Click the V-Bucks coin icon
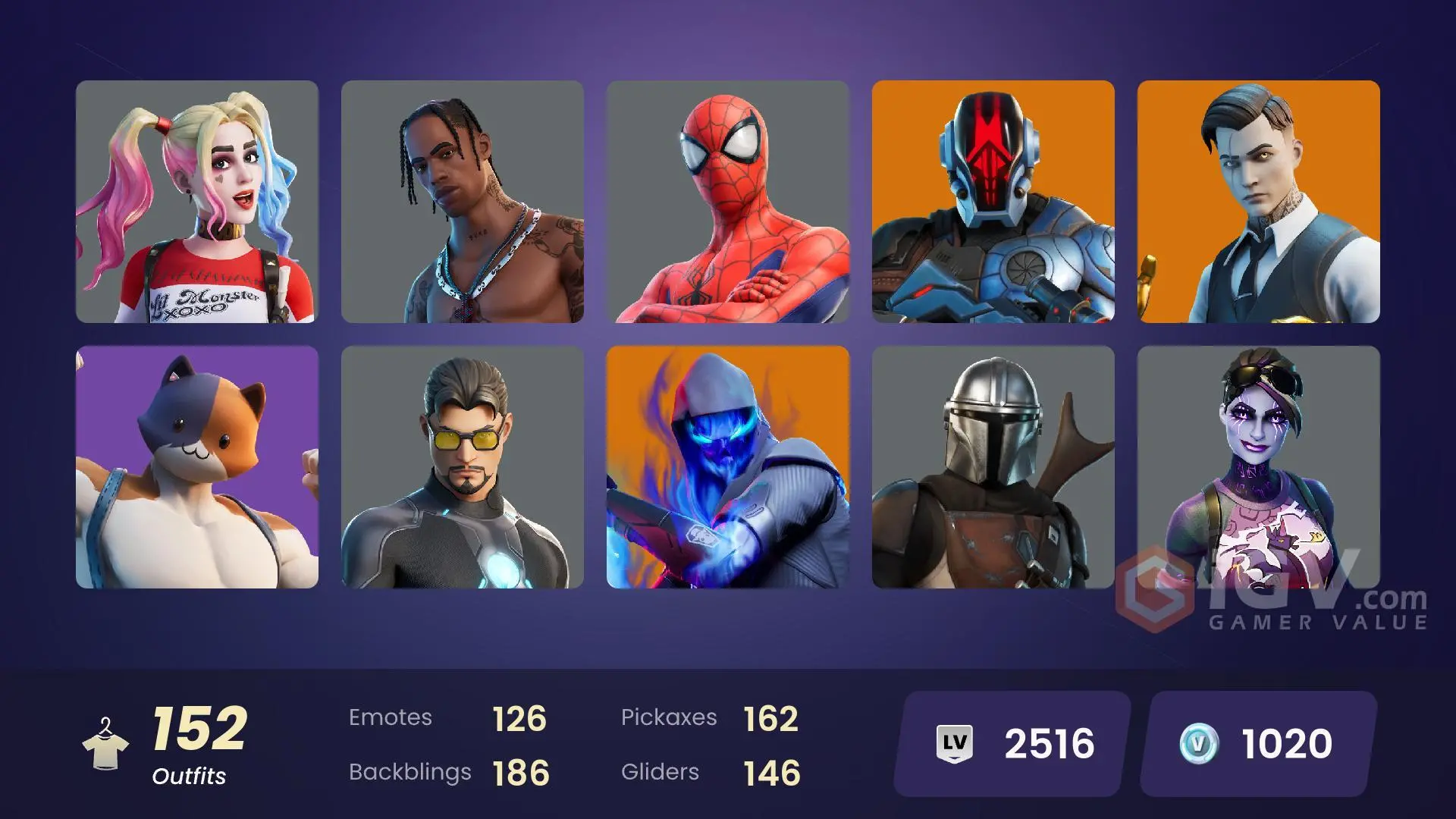This screenshot has height=819, width=1456. tap(1199, 743)
